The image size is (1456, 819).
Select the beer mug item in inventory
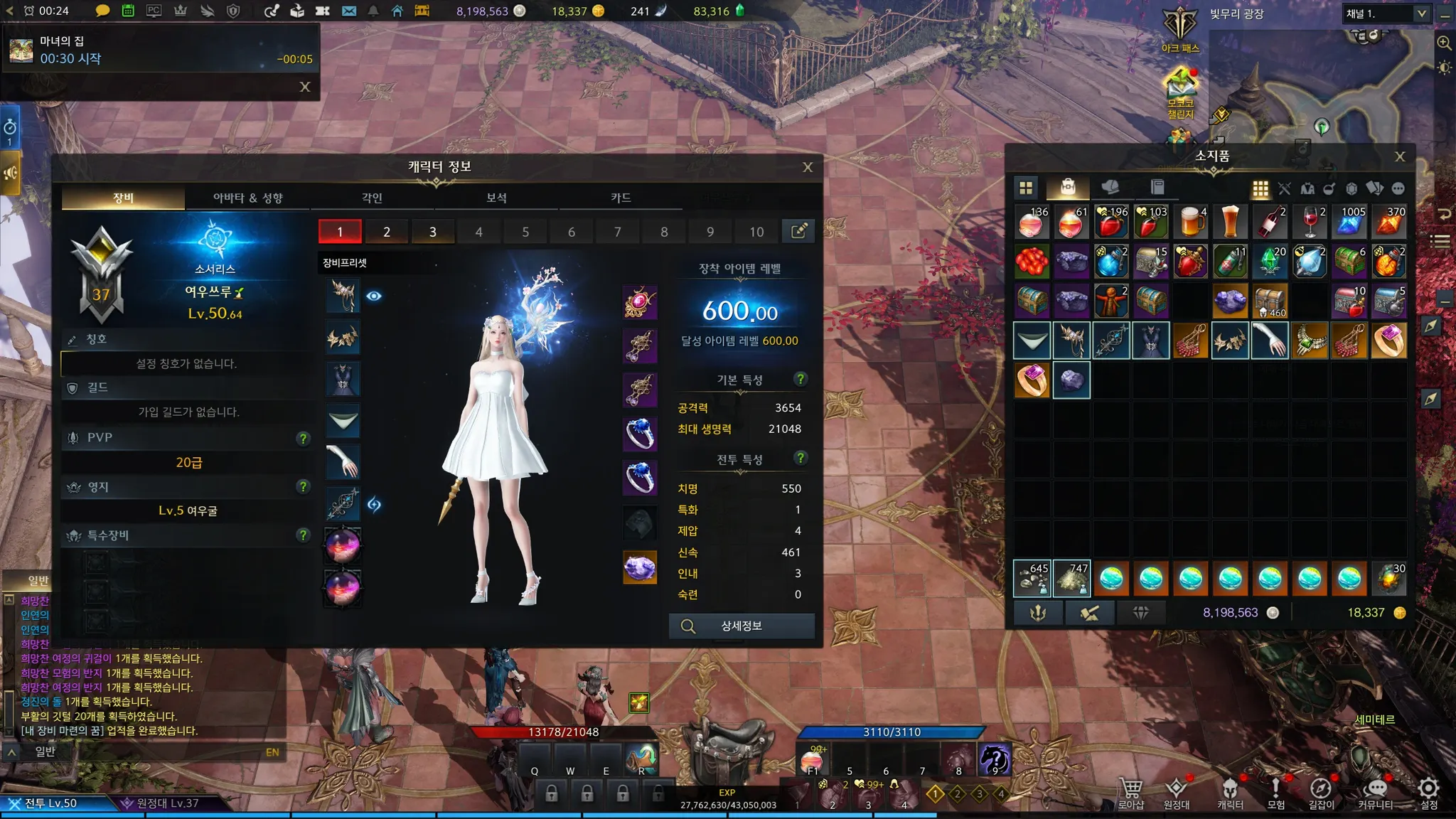[1191, 223]
